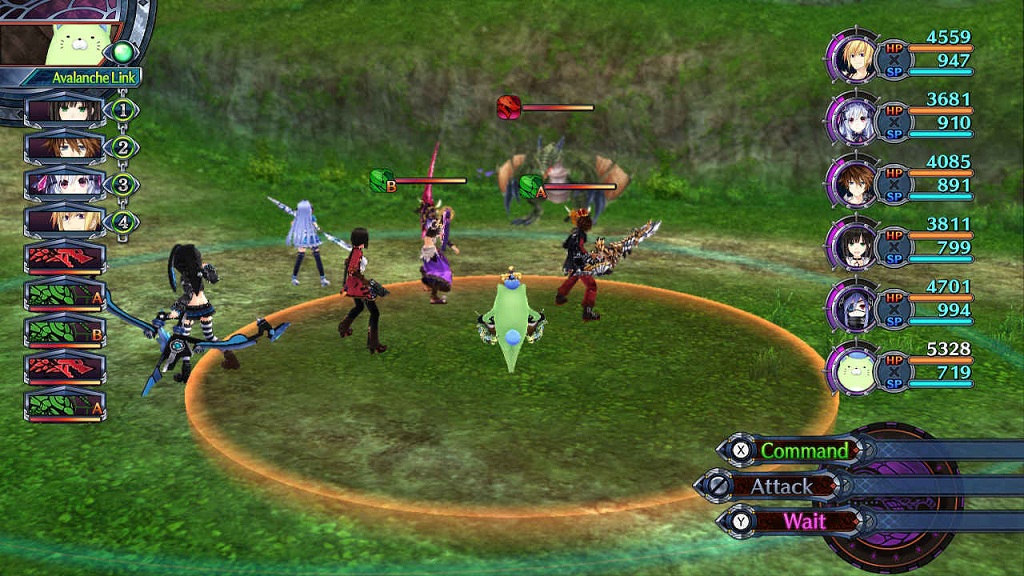Activate the Avalanche Link banner
This screenshot has width=1024, height=576.
tap(82, 77)
